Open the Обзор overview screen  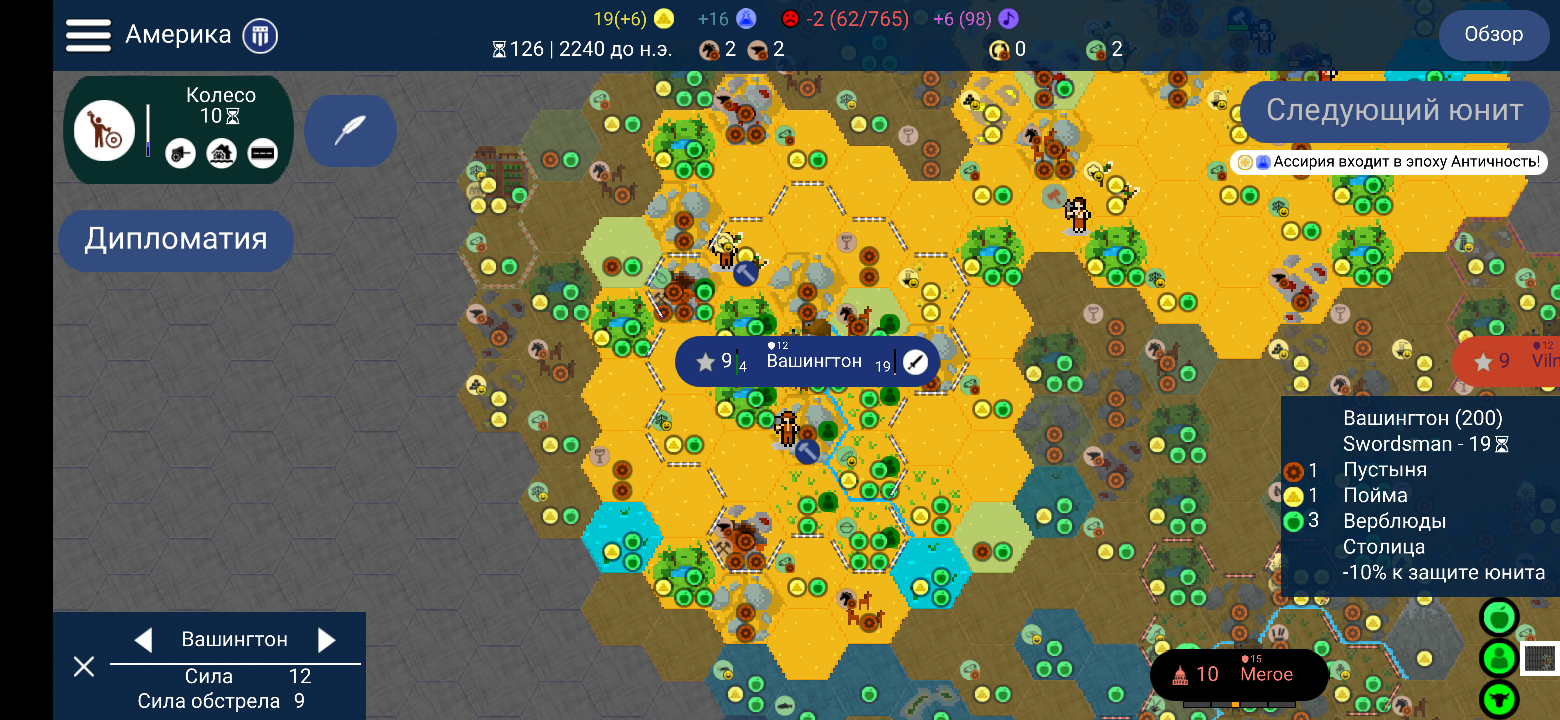(x=1493, y=34)
